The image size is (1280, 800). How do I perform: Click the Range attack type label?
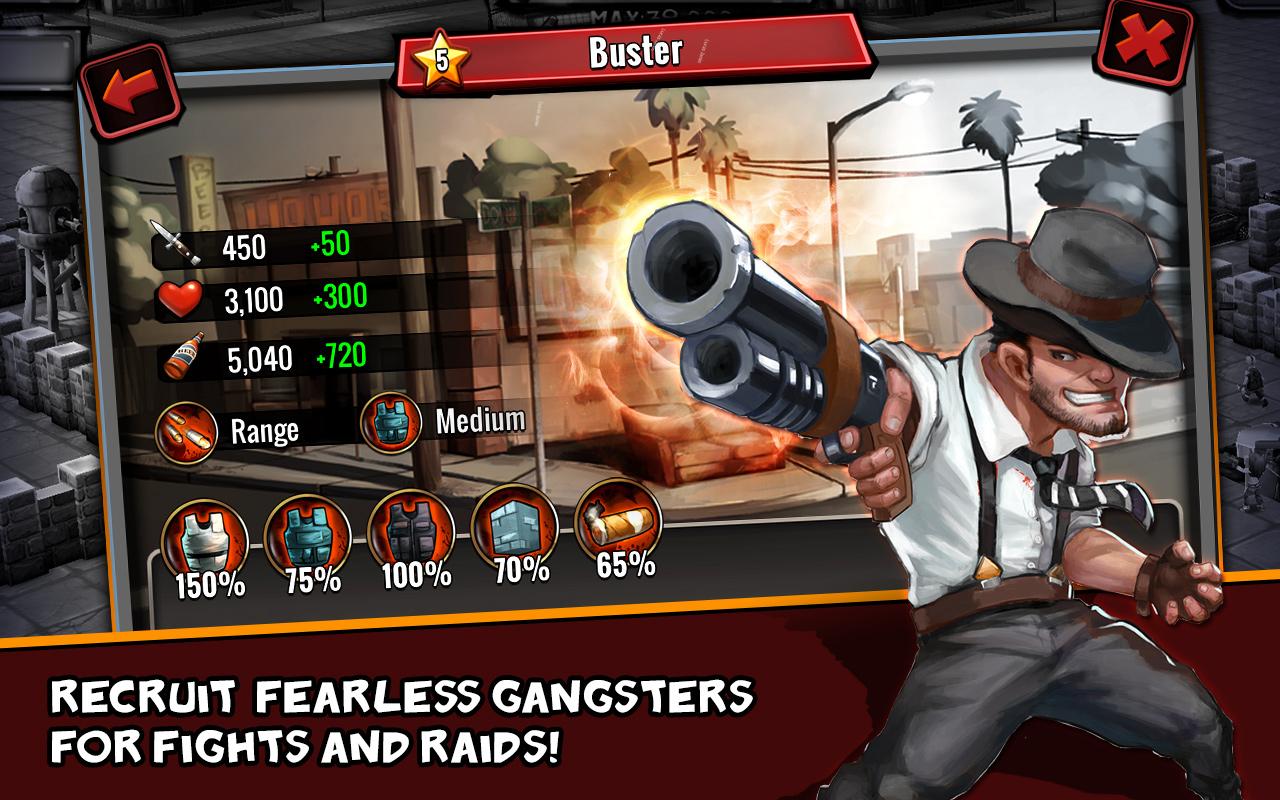coord(264,430)
